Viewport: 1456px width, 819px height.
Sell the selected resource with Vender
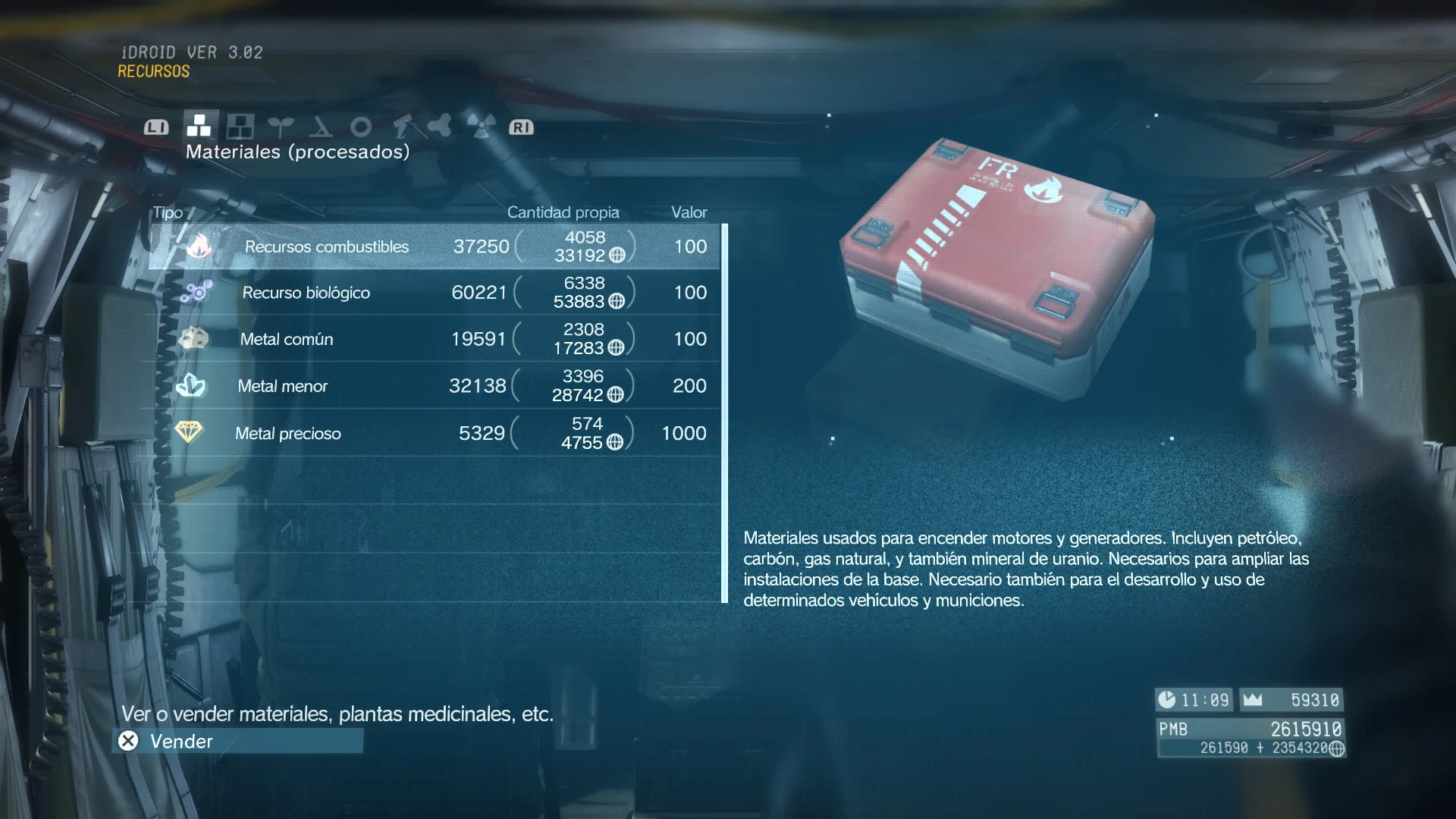tap(238, 741)
